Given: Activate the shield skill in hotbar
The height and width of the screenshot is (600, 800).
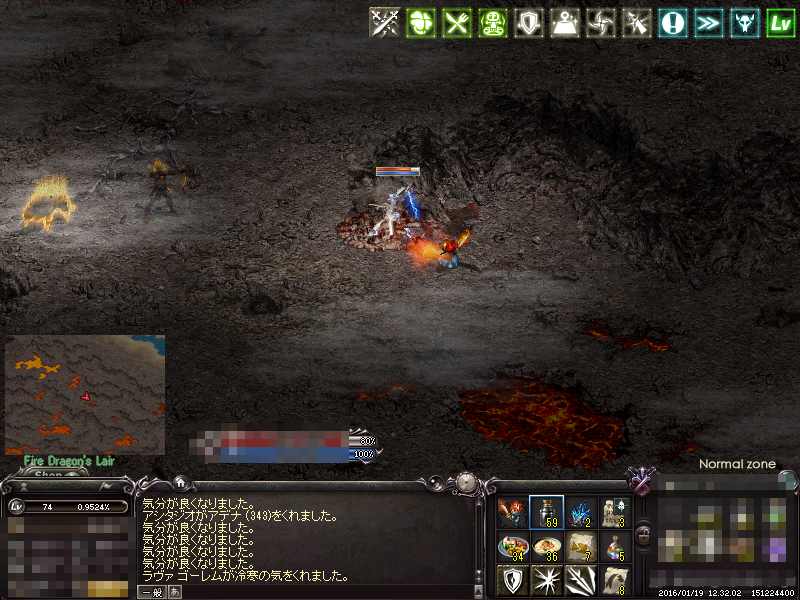Looking at the screenshot, I should (x=512, y=580).
